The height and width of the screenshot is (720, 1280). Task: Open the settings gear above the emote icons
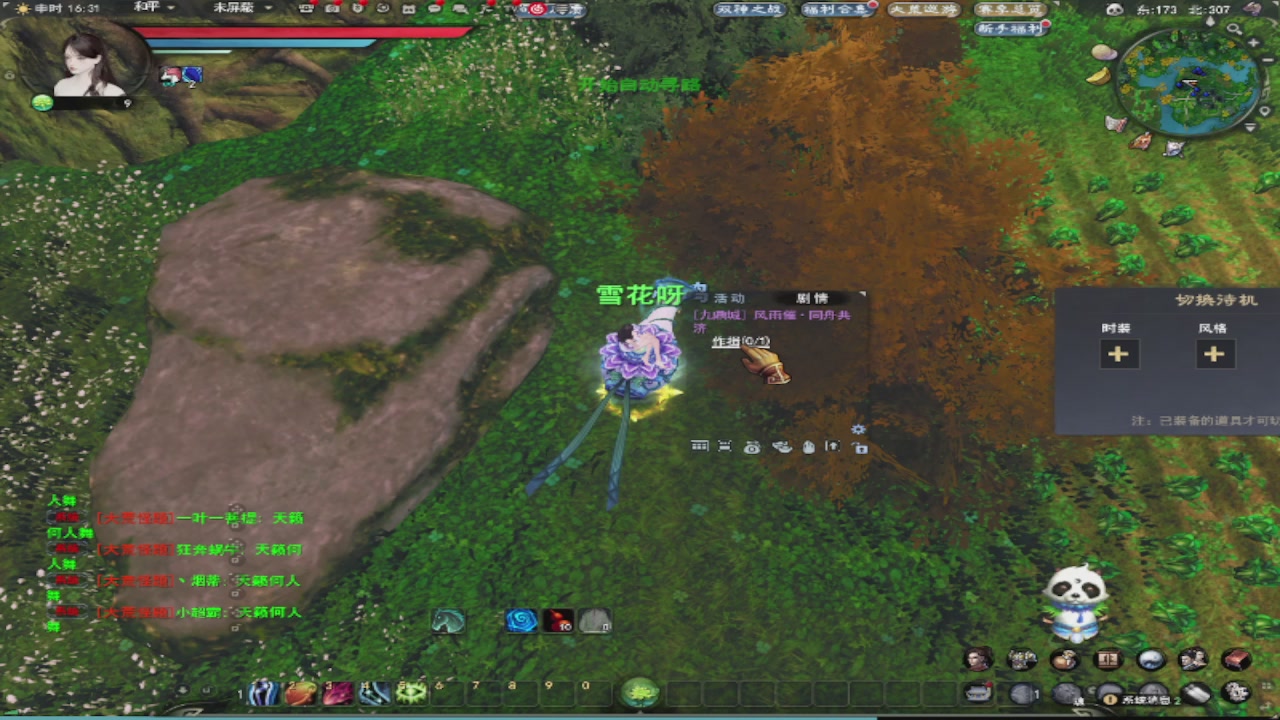click(x=858, y=428)
